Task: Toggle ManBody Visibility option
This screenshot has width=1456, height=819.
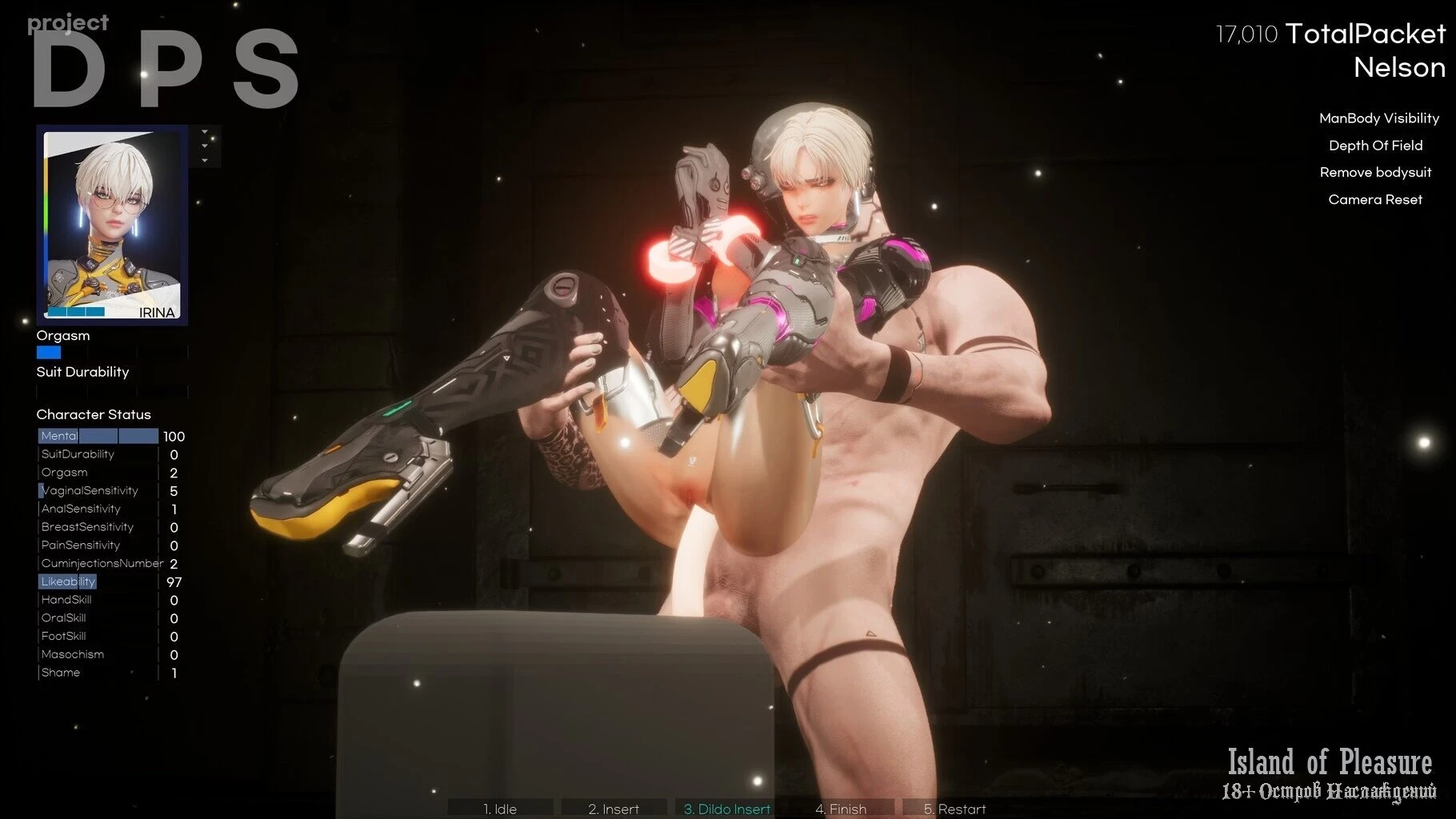Action: (x=1378, y=118)
